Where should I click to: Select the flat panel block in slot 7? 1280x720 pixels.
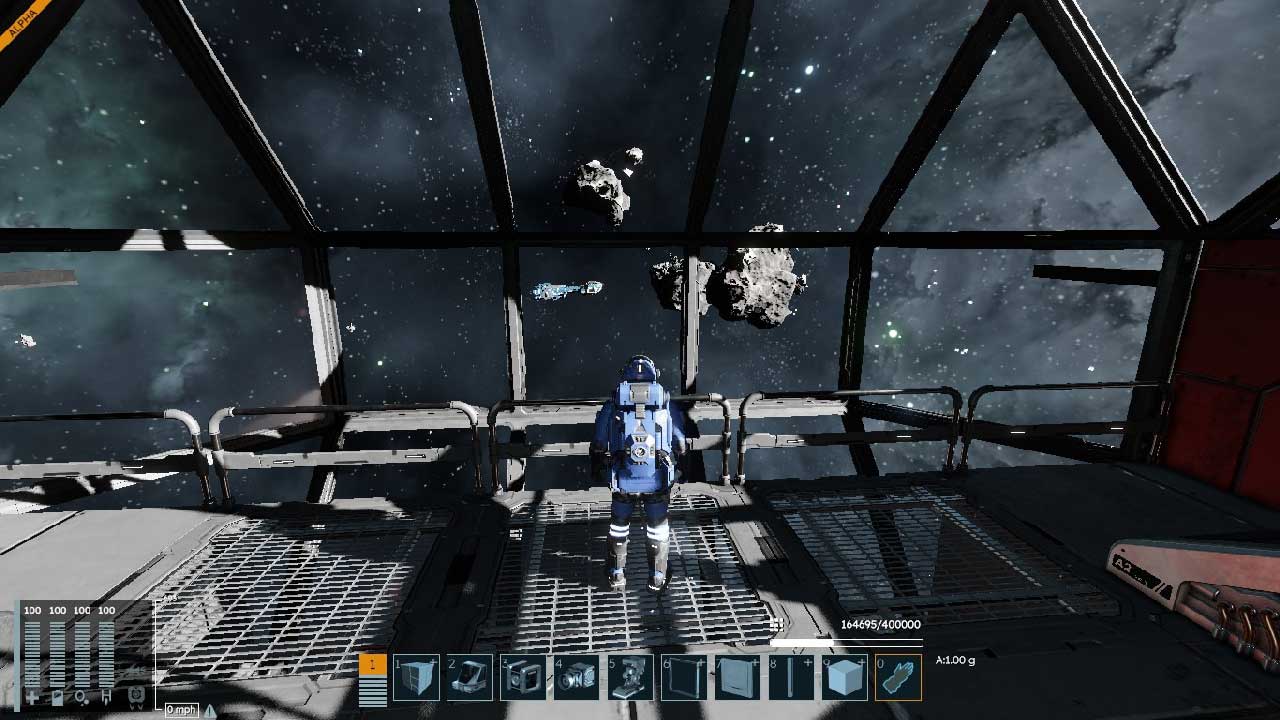[x=737, y=677]
